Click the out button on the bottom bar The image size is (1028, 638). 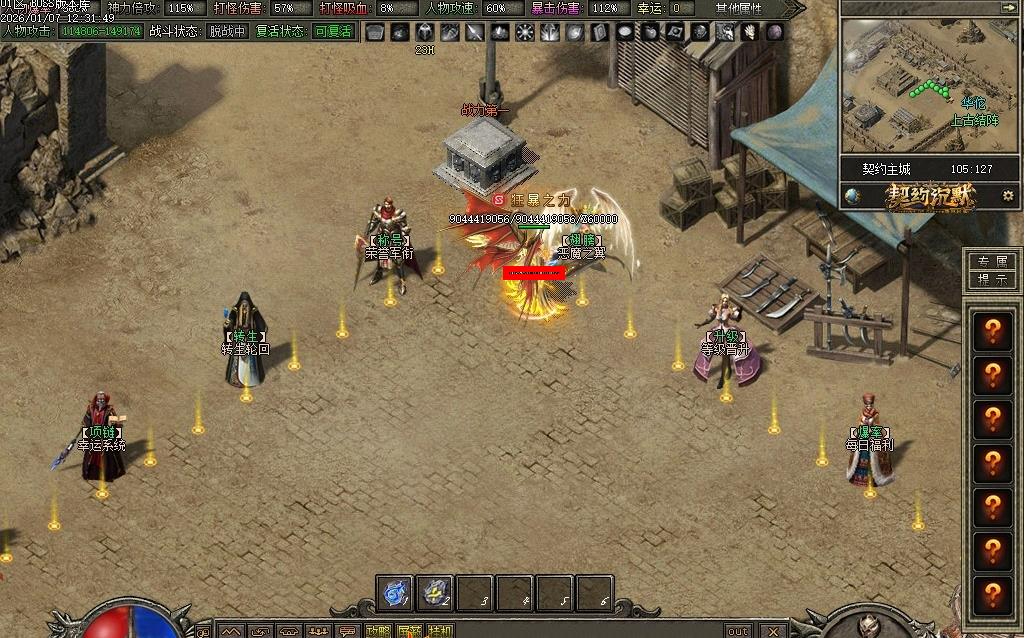(738, 631)
